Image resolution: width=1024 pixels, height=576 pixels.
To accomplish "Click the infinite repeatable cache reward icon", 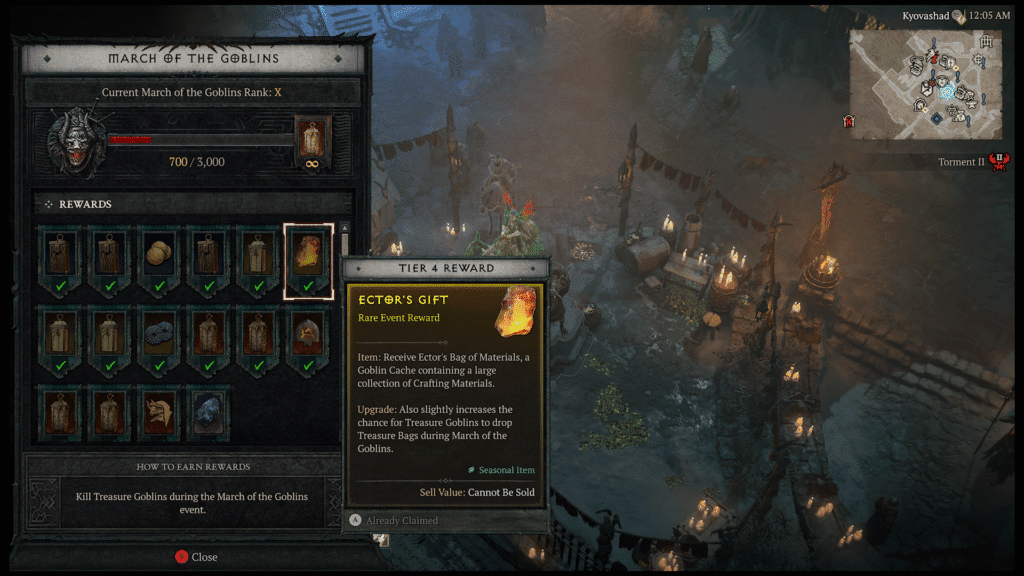I will click(312, 142).
